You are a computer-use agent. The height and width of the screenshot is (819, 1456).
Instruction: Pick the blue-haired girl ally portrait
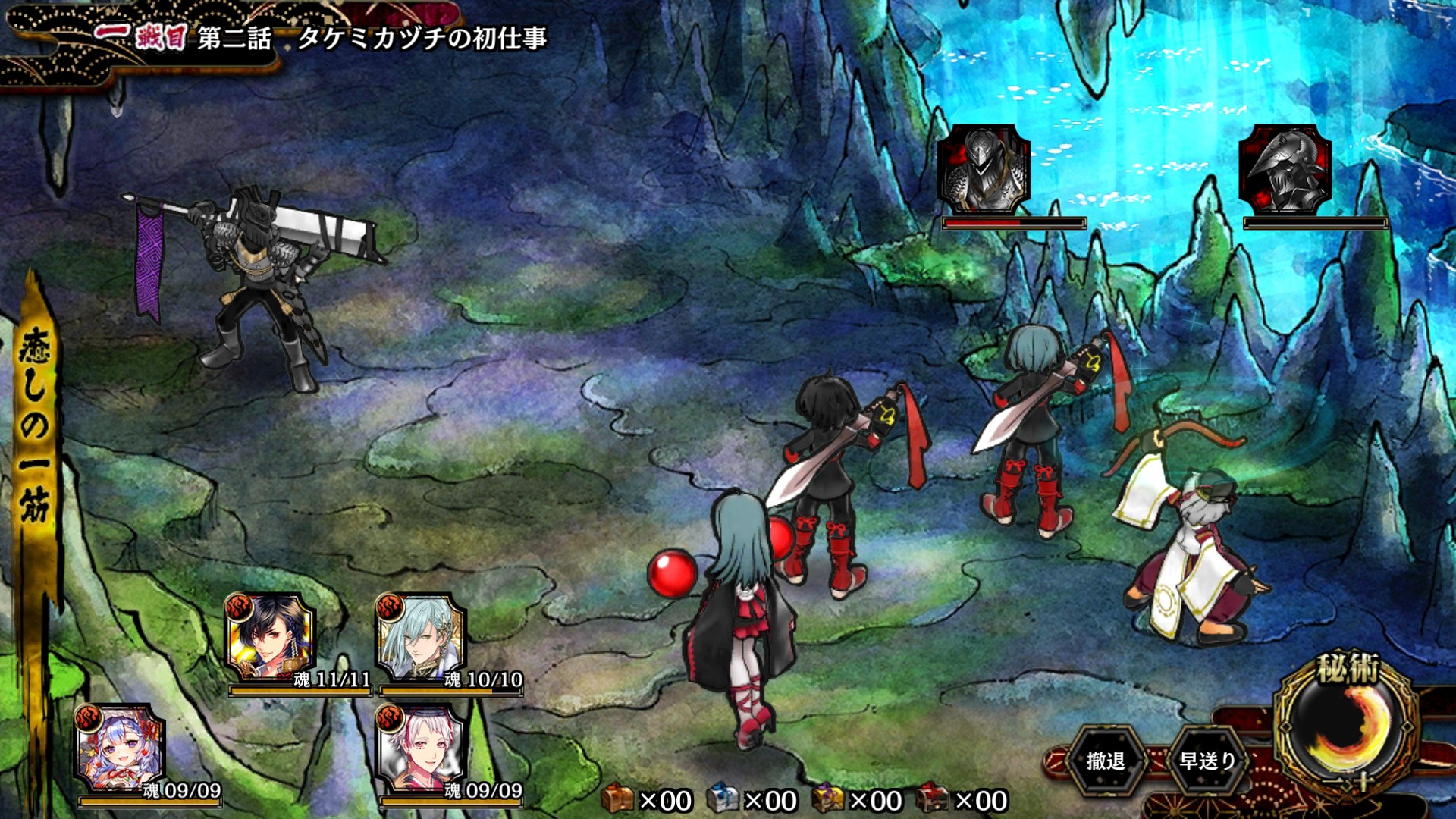point(120,749)
